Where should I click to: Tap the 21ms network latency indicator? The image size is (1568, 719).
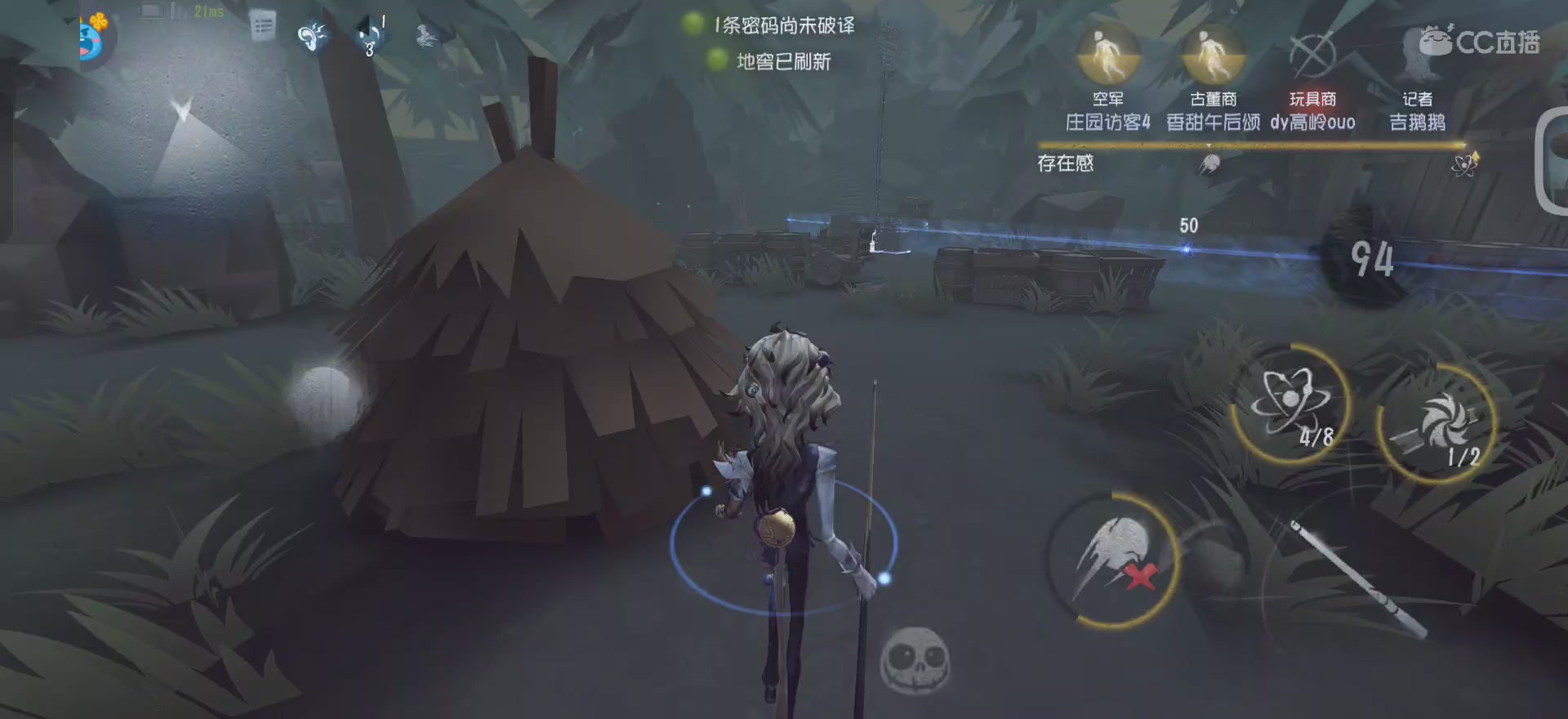[x=206, y=11]
